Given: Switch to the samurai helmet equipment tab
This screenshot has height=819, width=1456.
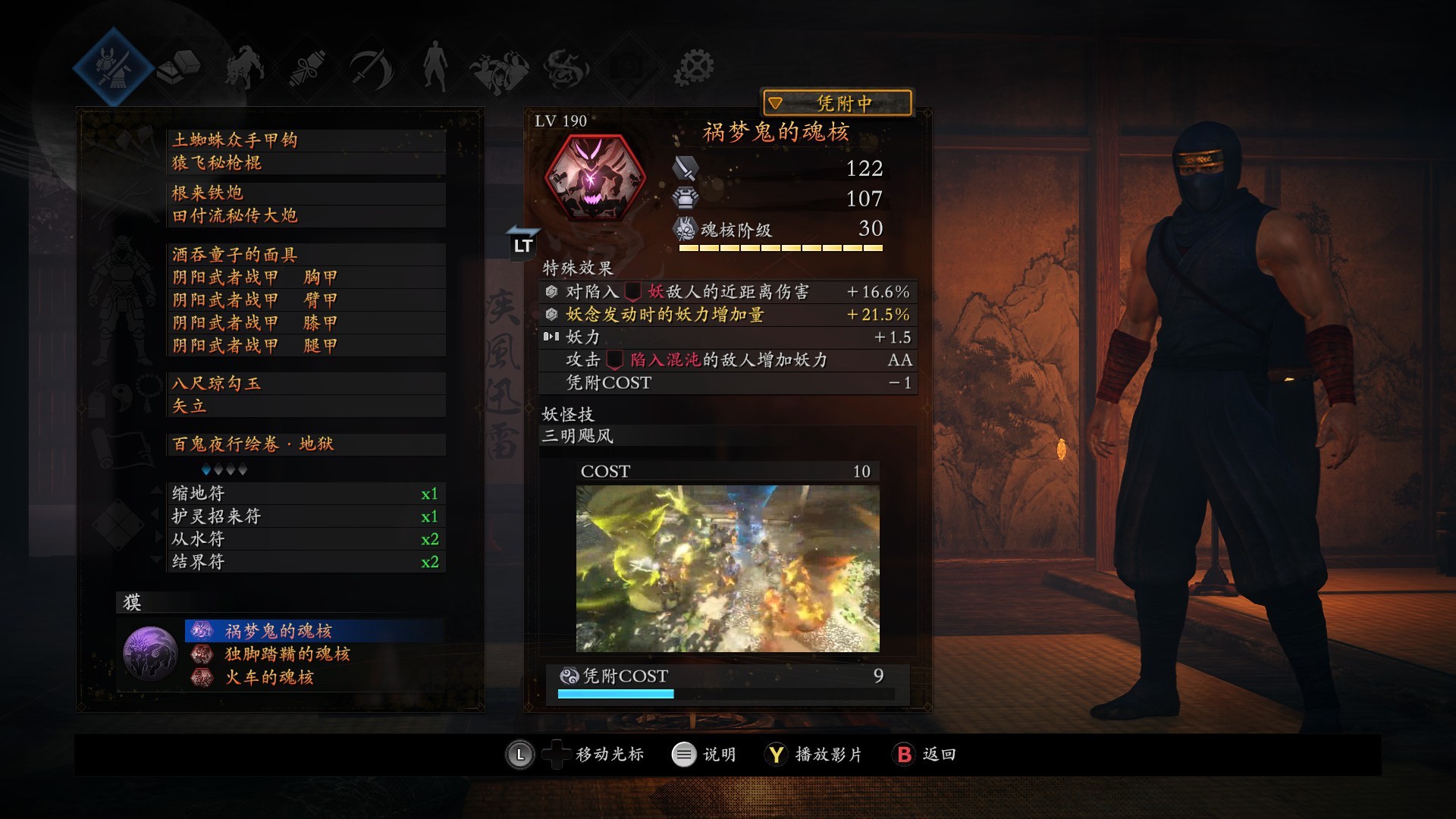Looking at the screenshot, I should (114, 67).
